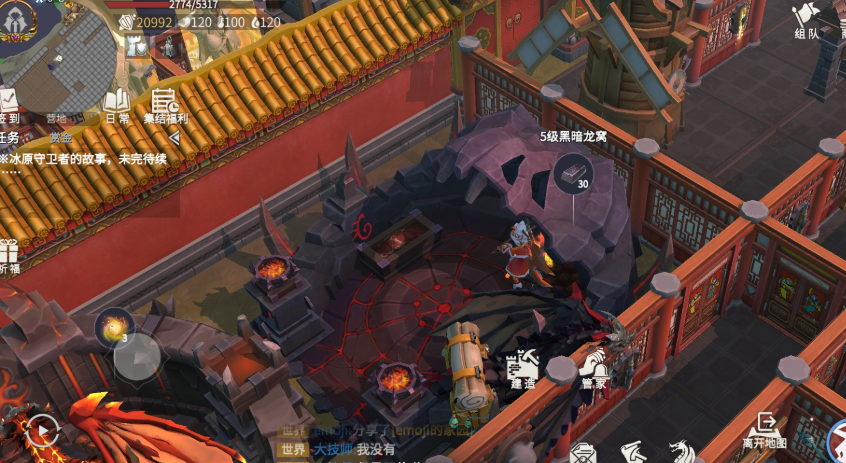Open the 祈福 gift box icon
846x463 pixels.
[x=9, y=256]
